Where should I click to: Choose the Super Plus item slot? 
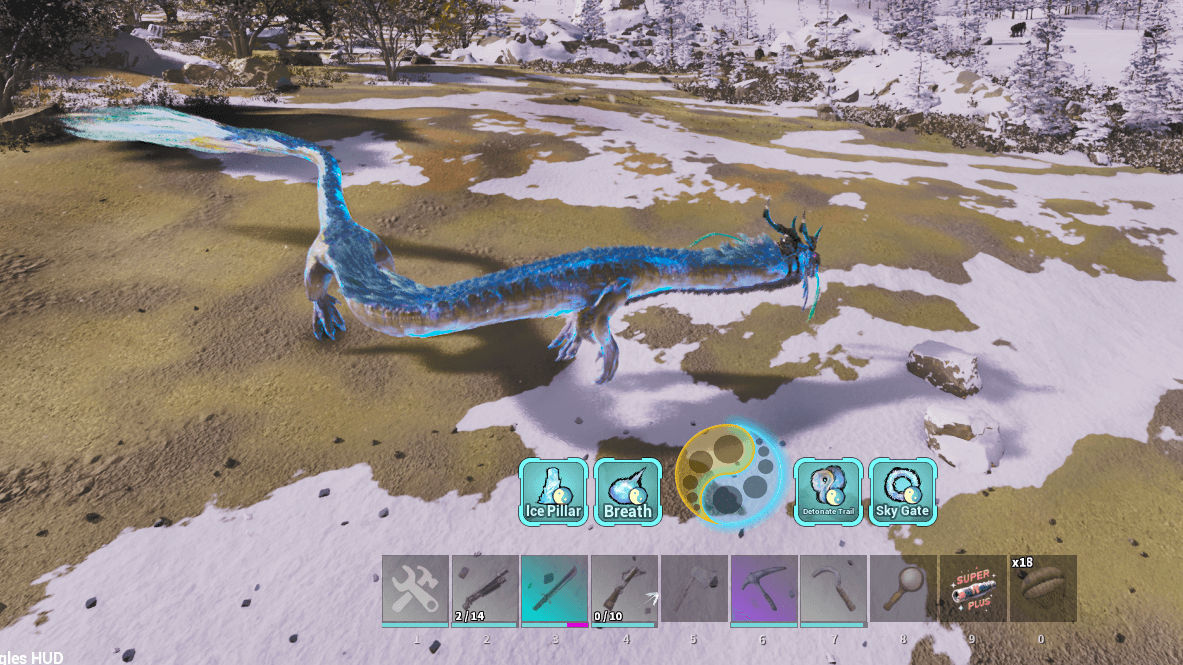click(973, 589)
